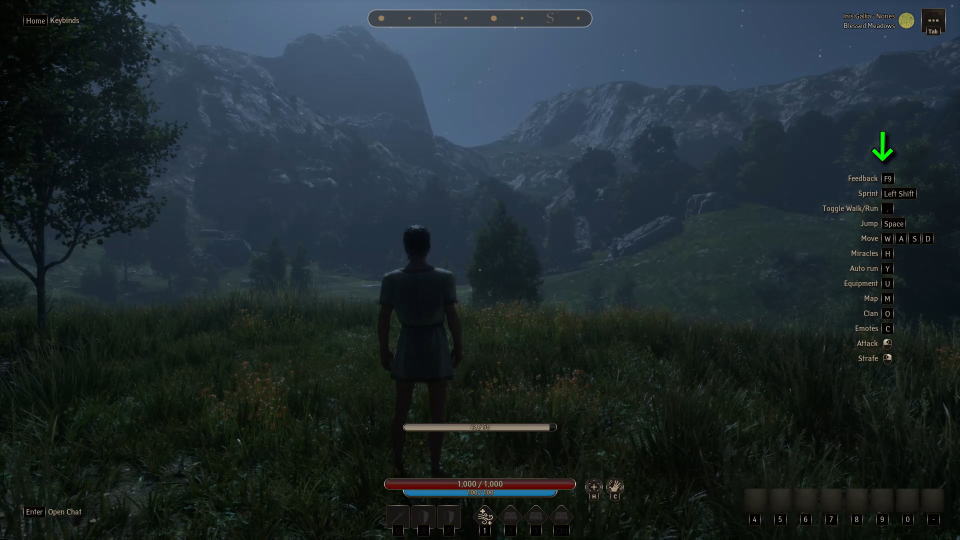The image size is (960, 540).
Task: Click the compass bar heading strip
Action: tap(480, 18)
